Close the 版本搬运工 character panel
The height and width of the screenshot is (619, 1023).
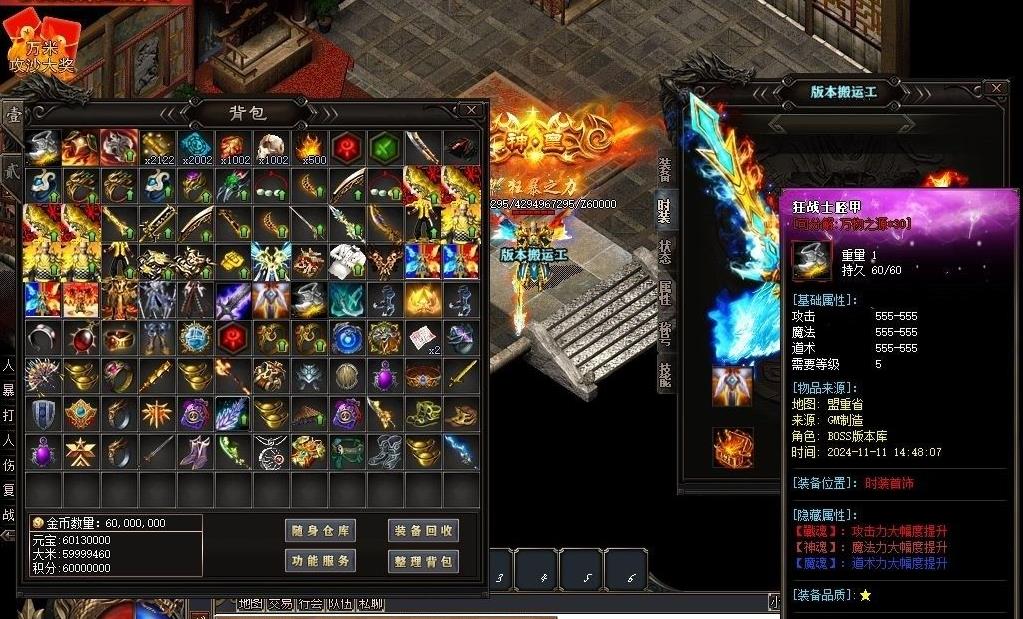(x=995, y=89)
